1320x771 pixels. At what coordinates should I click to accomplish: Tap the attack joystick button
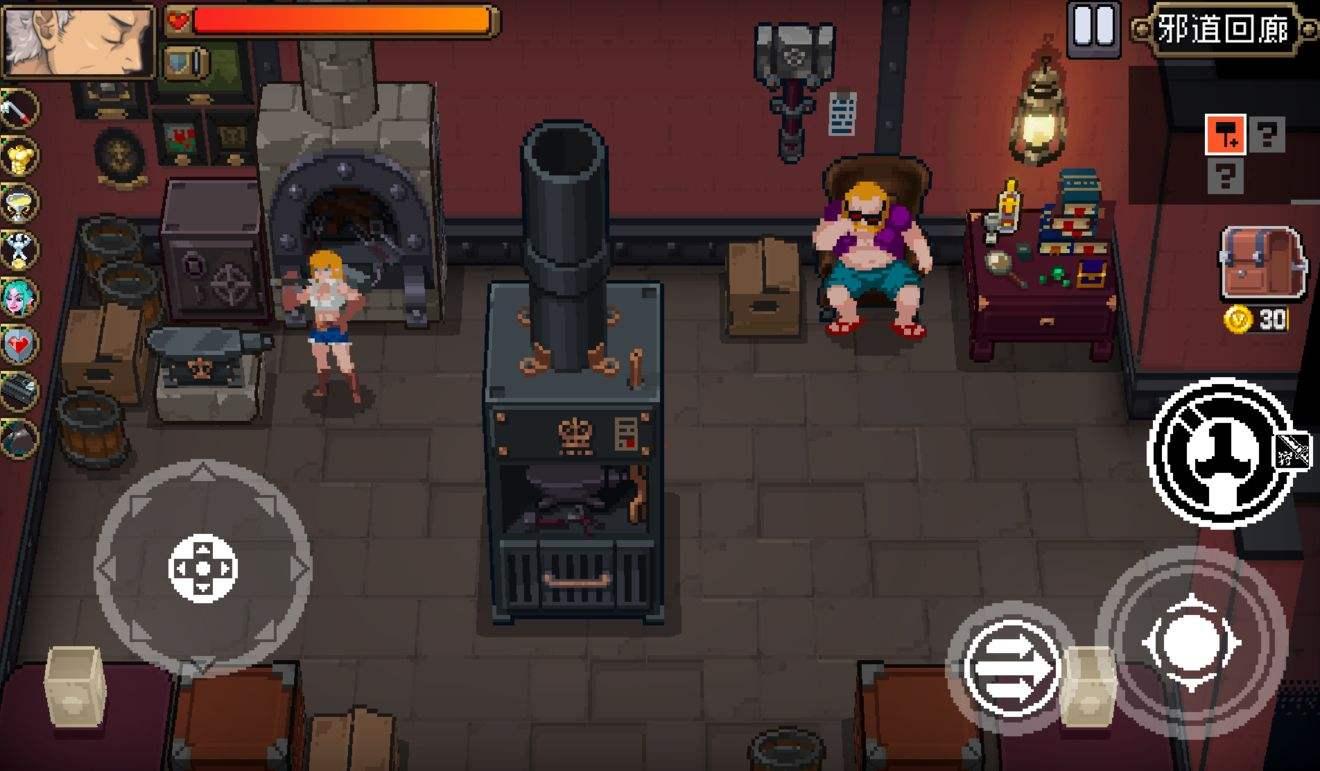pyautogui.click(x=1190, y=641)
